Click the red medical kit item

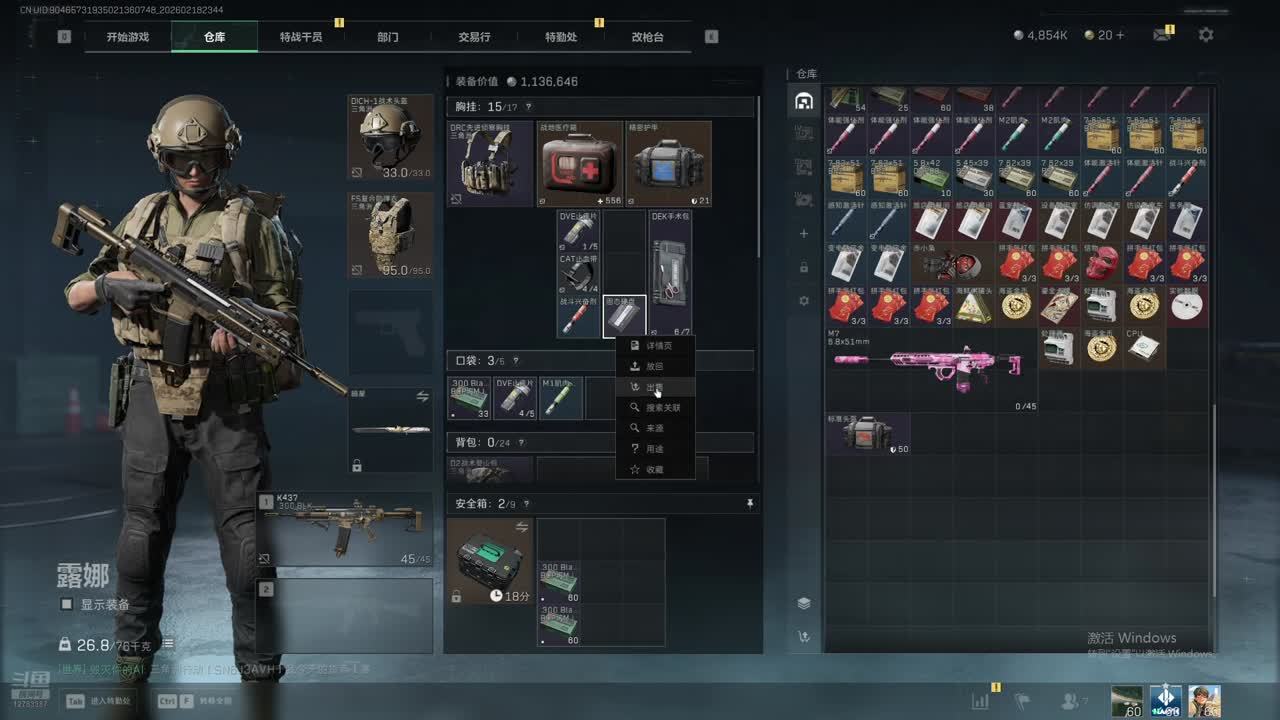579,164
